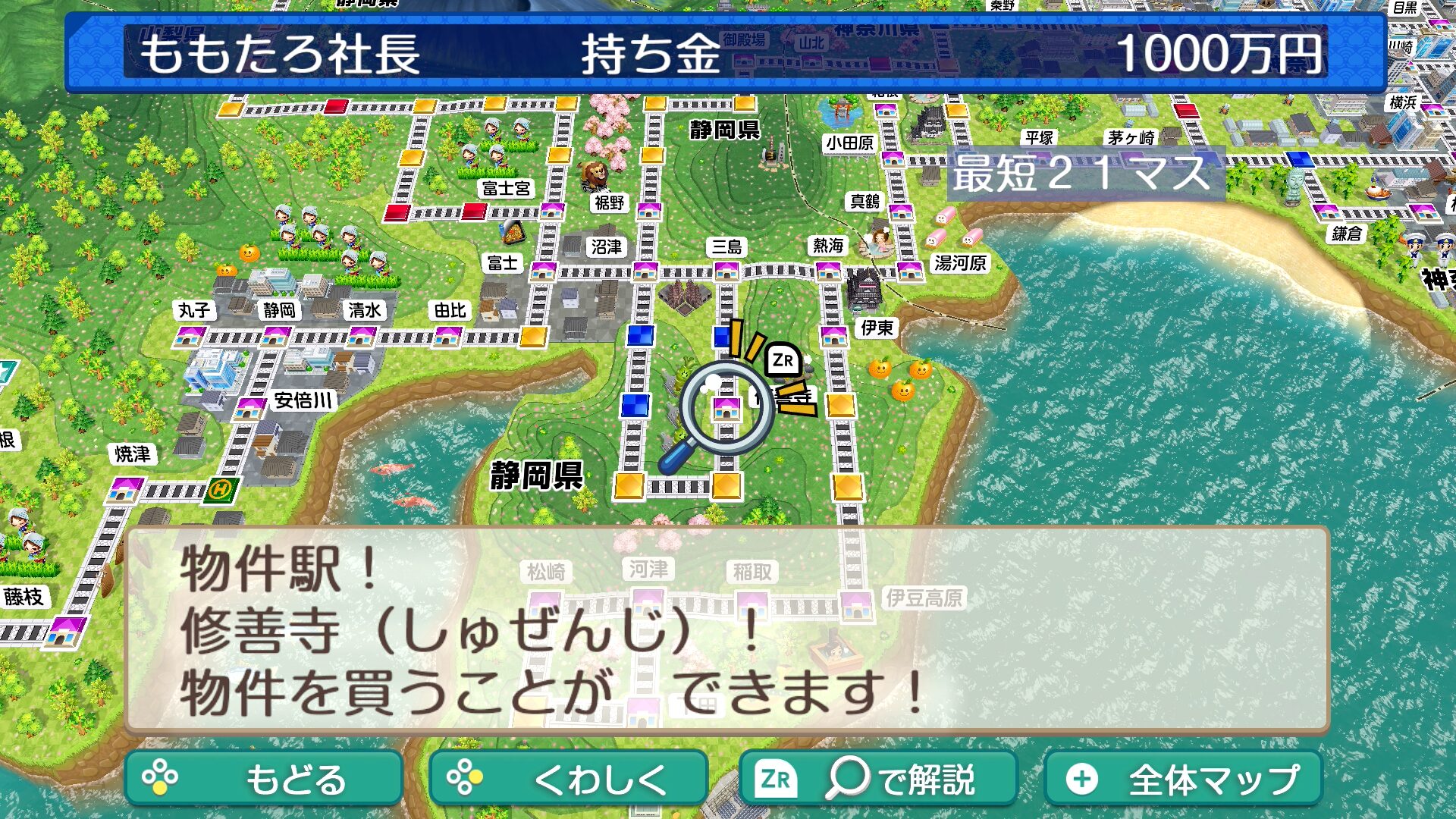This screenshot has height=819, width=1456.
Task: Select the 真鶴 station tile
Action: click(x=900, y=212)
